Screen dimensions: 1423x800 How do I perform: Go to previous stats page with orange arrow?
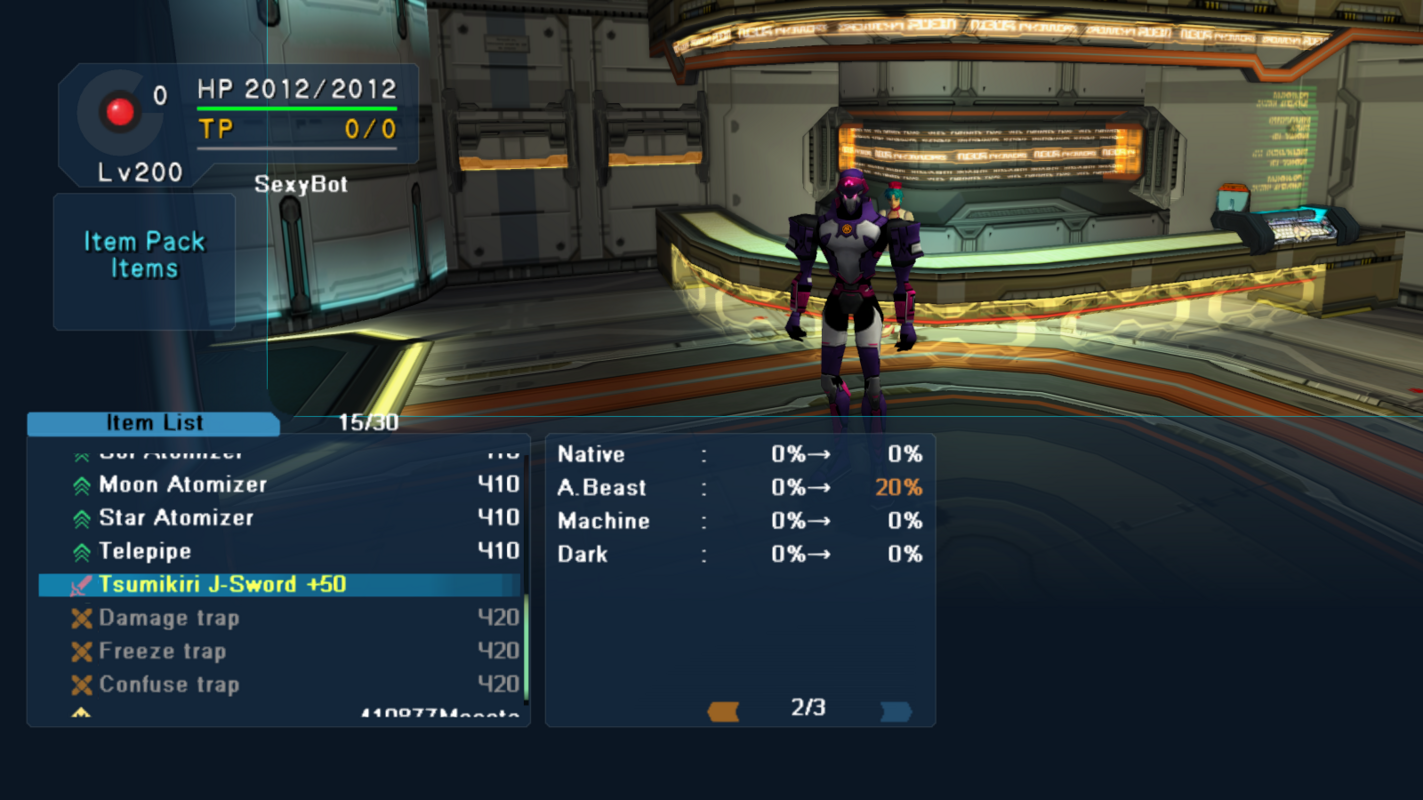tap(723, 711)
